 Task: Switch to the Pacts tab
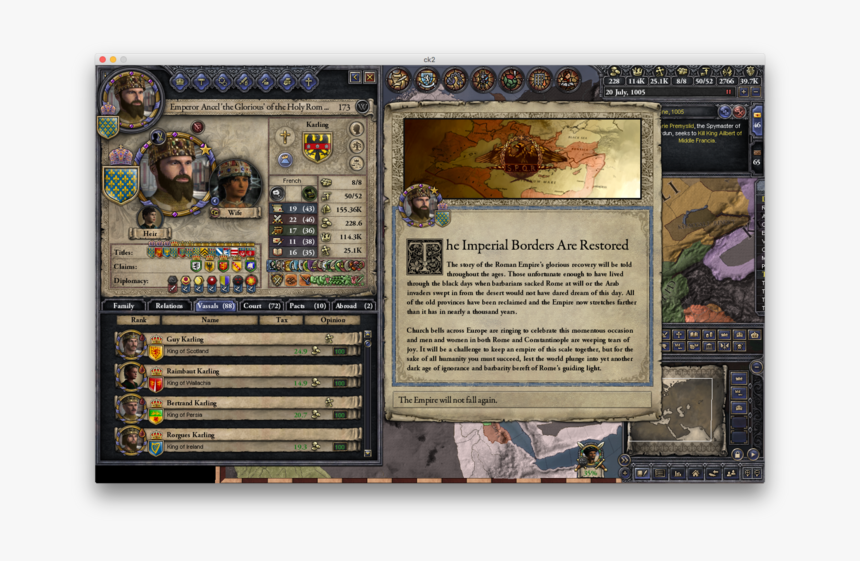click(x=308, y=305)
